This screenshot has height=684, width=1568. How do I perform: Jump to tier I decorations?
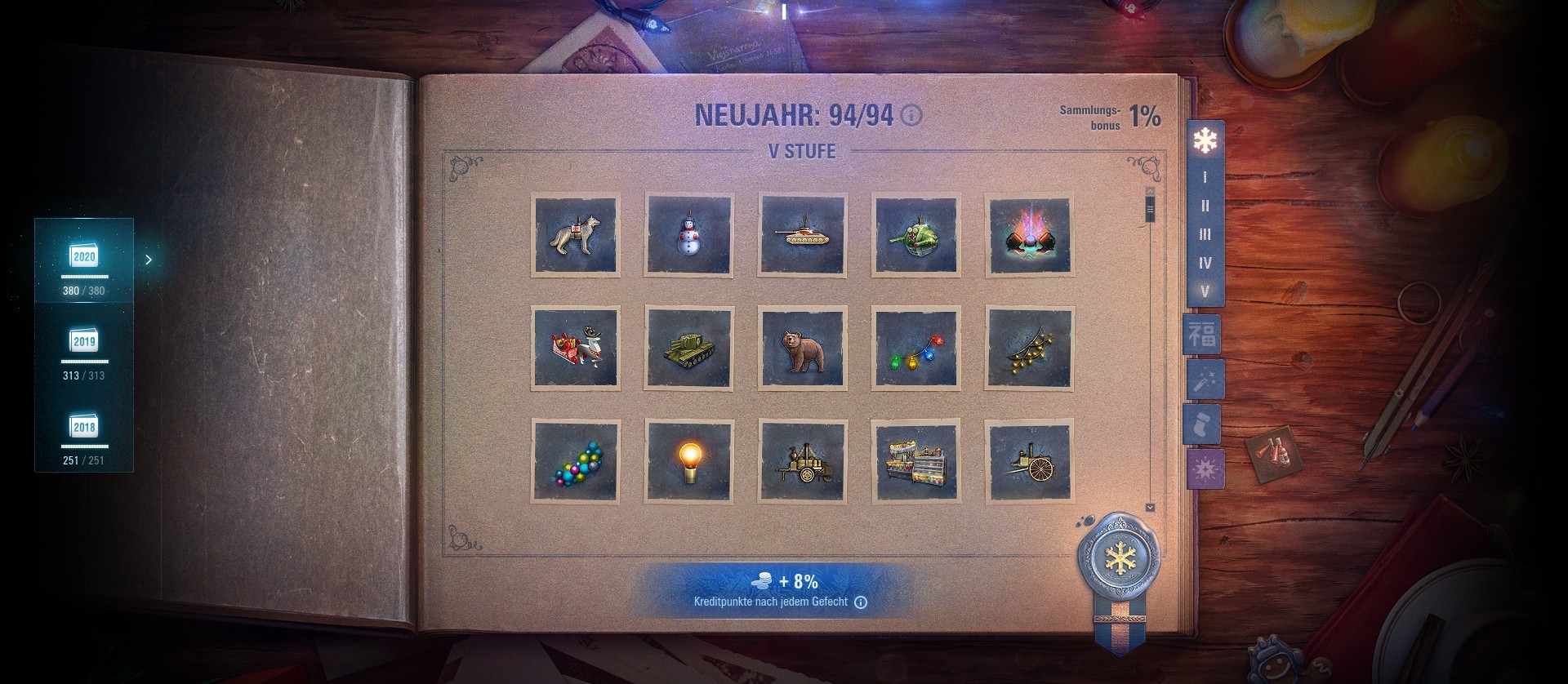(1205, 177)
